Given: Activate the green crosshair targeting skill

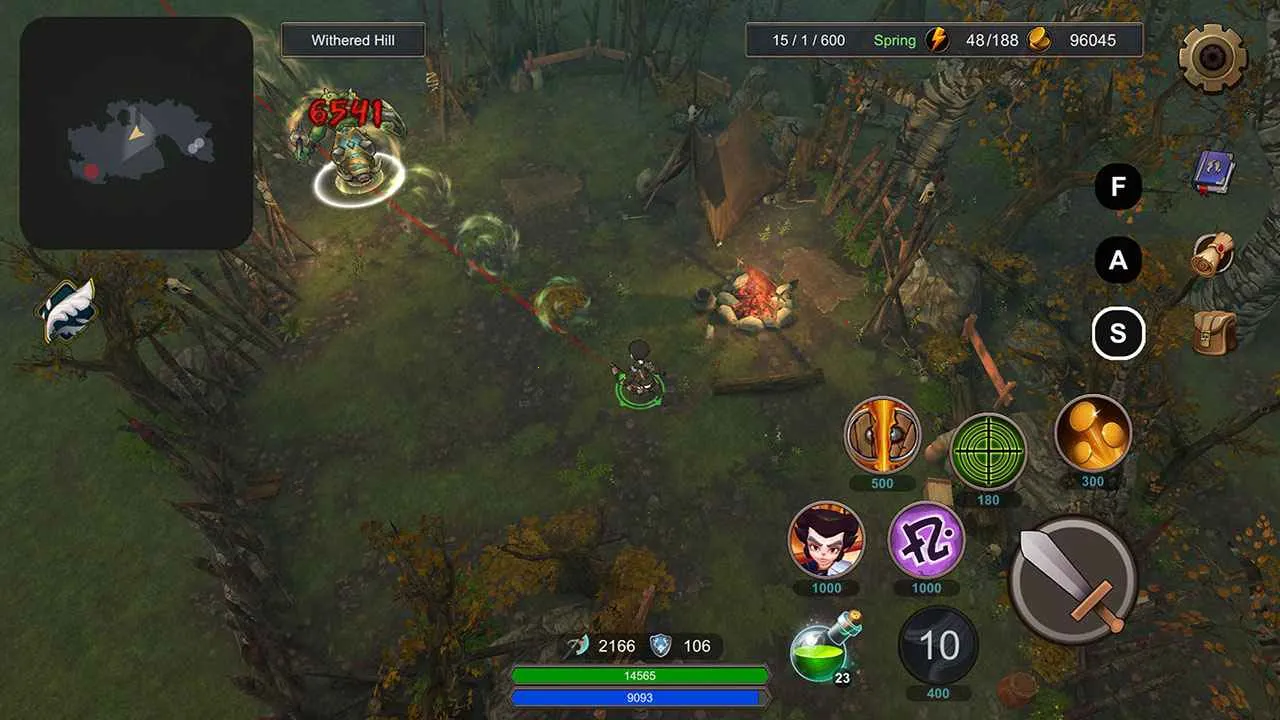Looking at the screenshot, I should [988, 452].
